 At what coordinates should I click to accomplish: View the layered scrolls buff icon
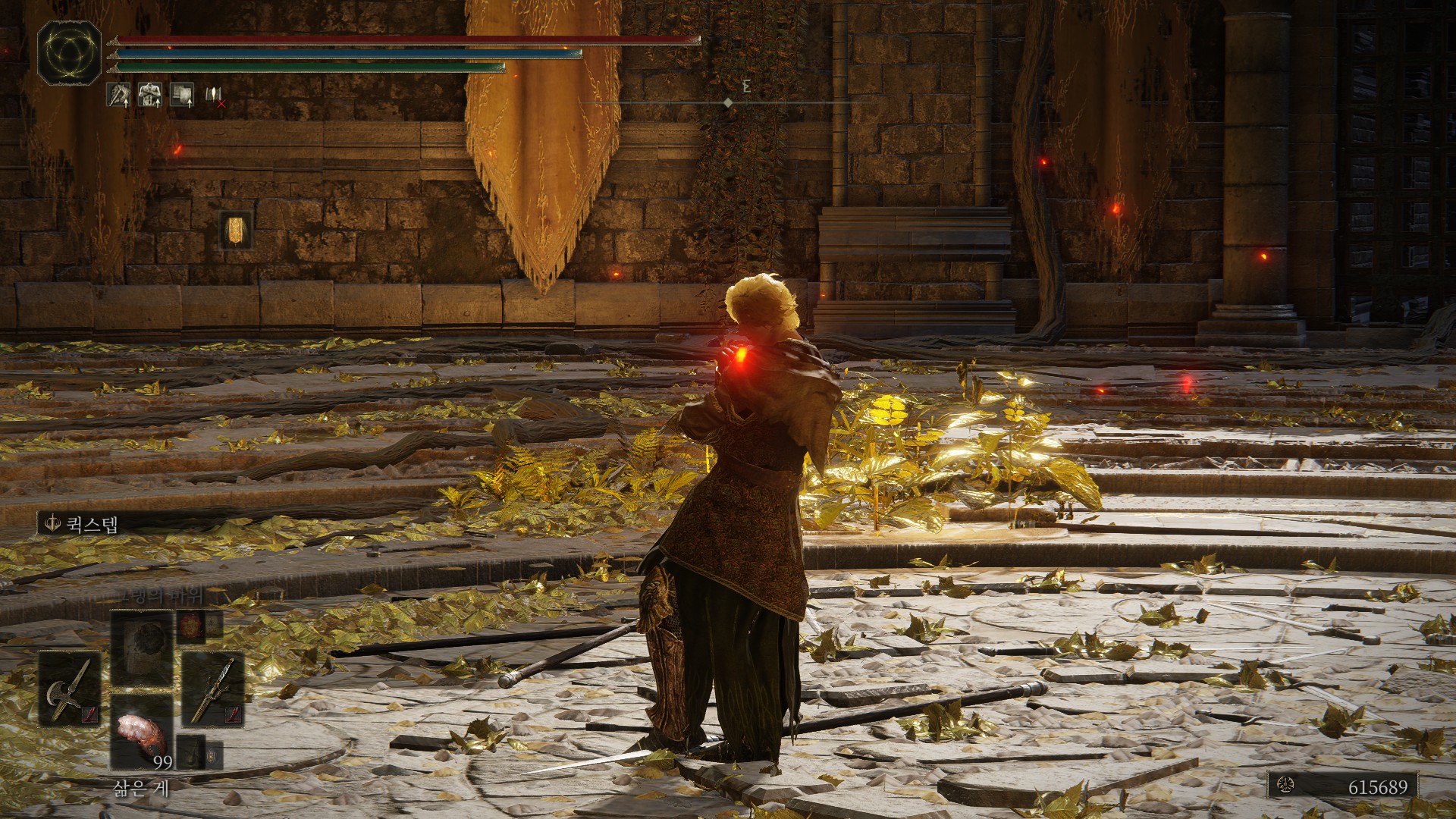coord(181,95)
